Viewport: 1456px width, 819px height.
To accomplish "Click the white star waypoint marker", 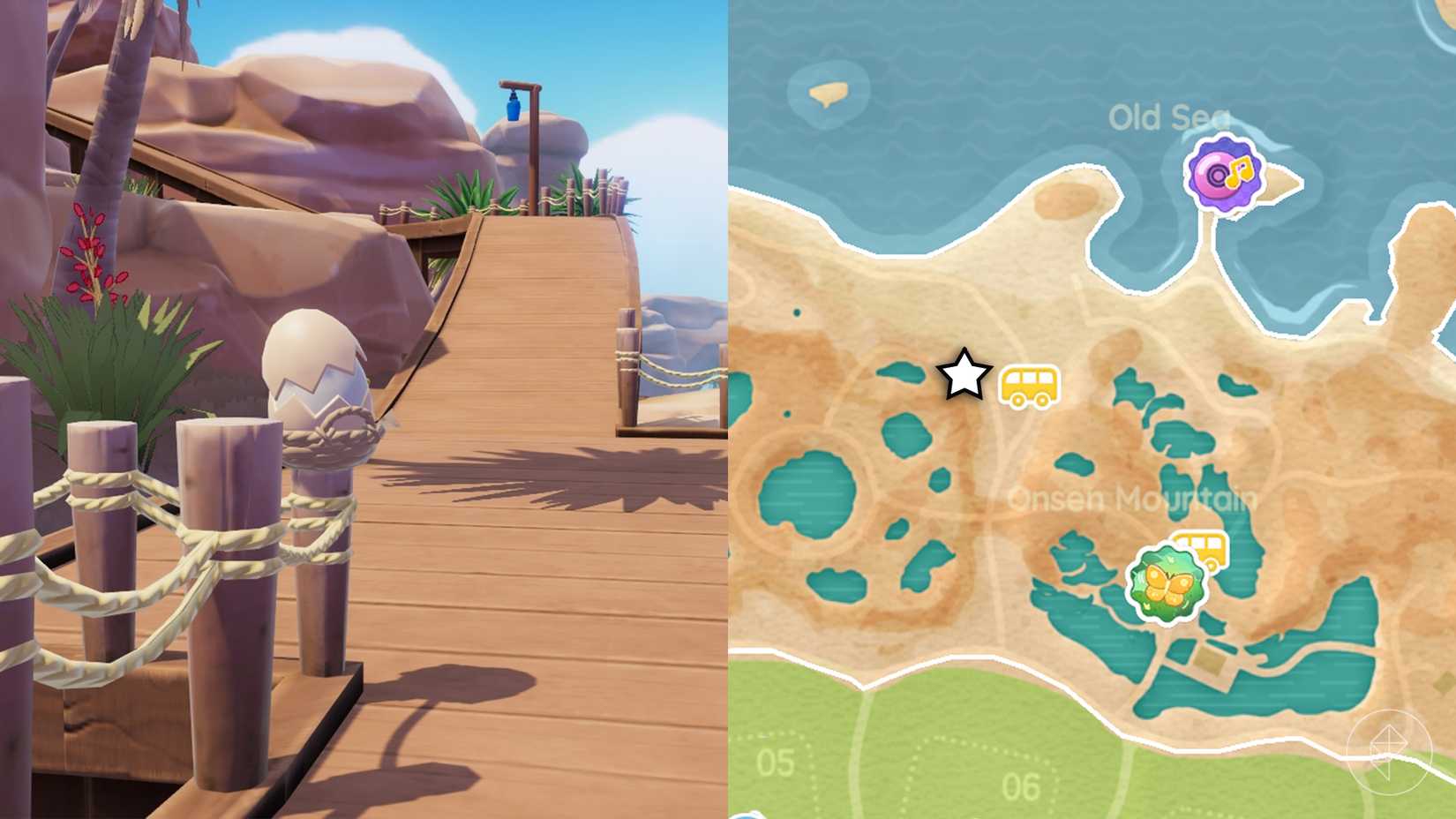I will point(963,374).
